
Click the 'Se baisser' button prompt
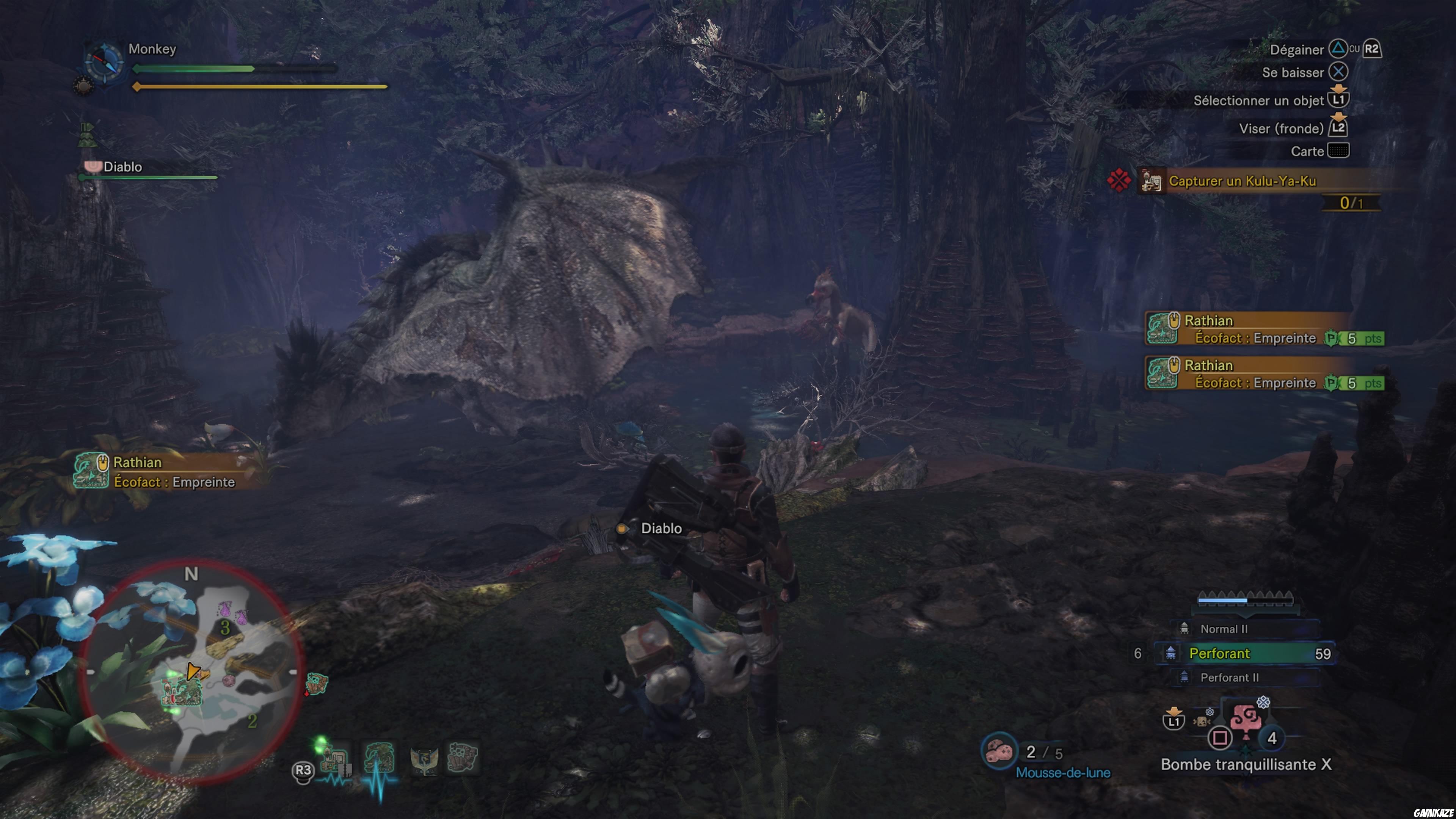pyautogui.click(x=1338, y=72)
